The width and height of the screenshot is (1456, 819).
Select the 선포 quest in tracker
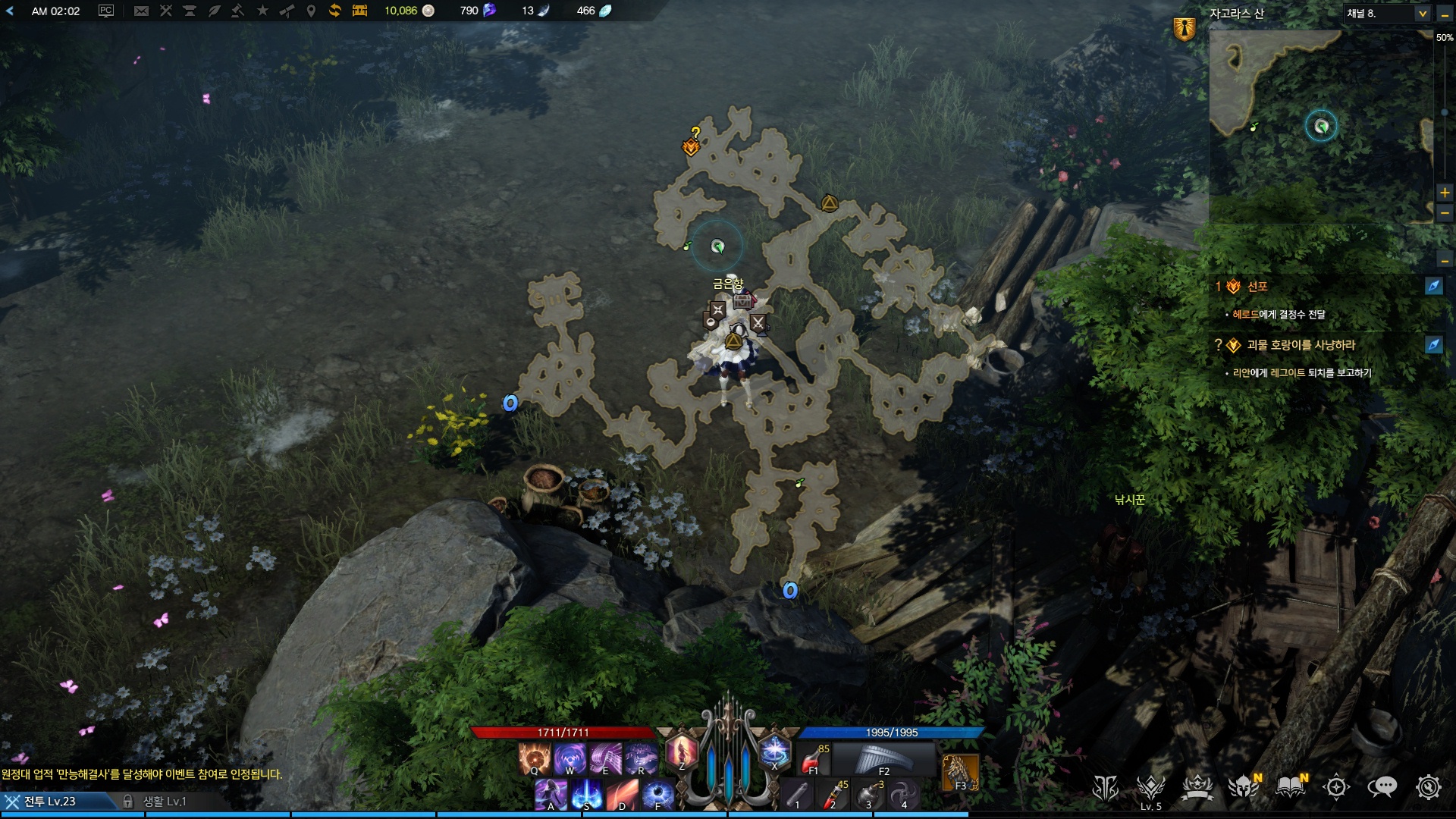(1257, 287)
